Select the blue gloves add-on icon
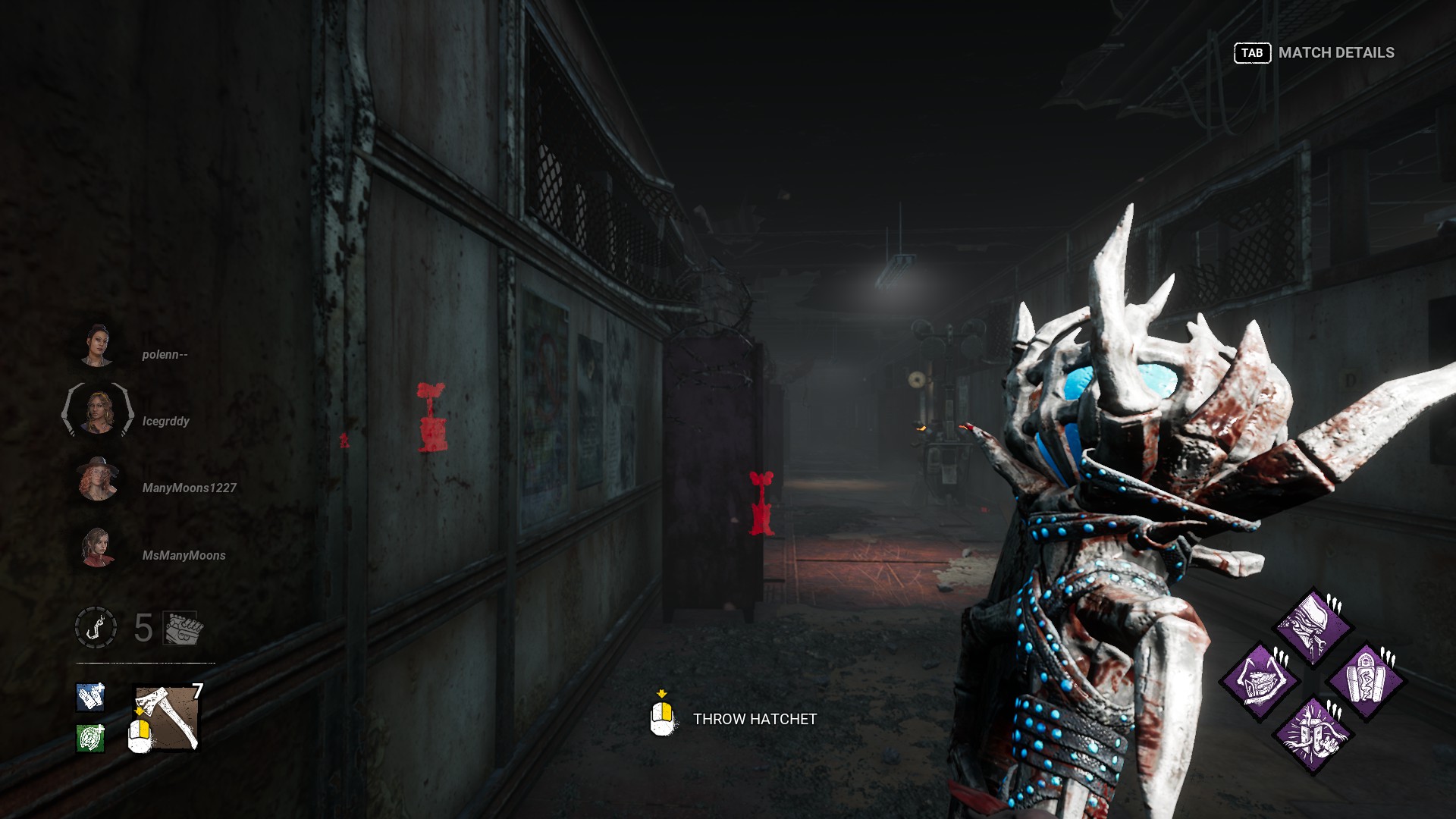The image size is (1456, 819). point(90,697)
